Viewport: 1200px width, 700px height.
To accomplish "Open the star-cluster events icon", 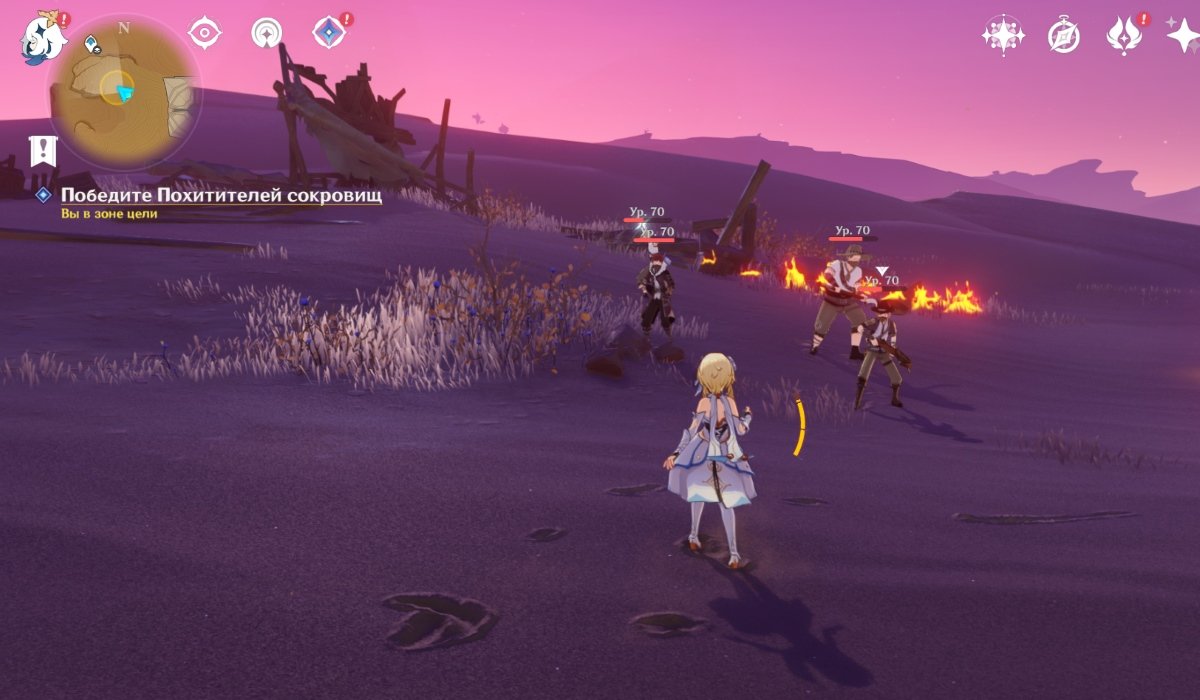I will pos(1001,36).
